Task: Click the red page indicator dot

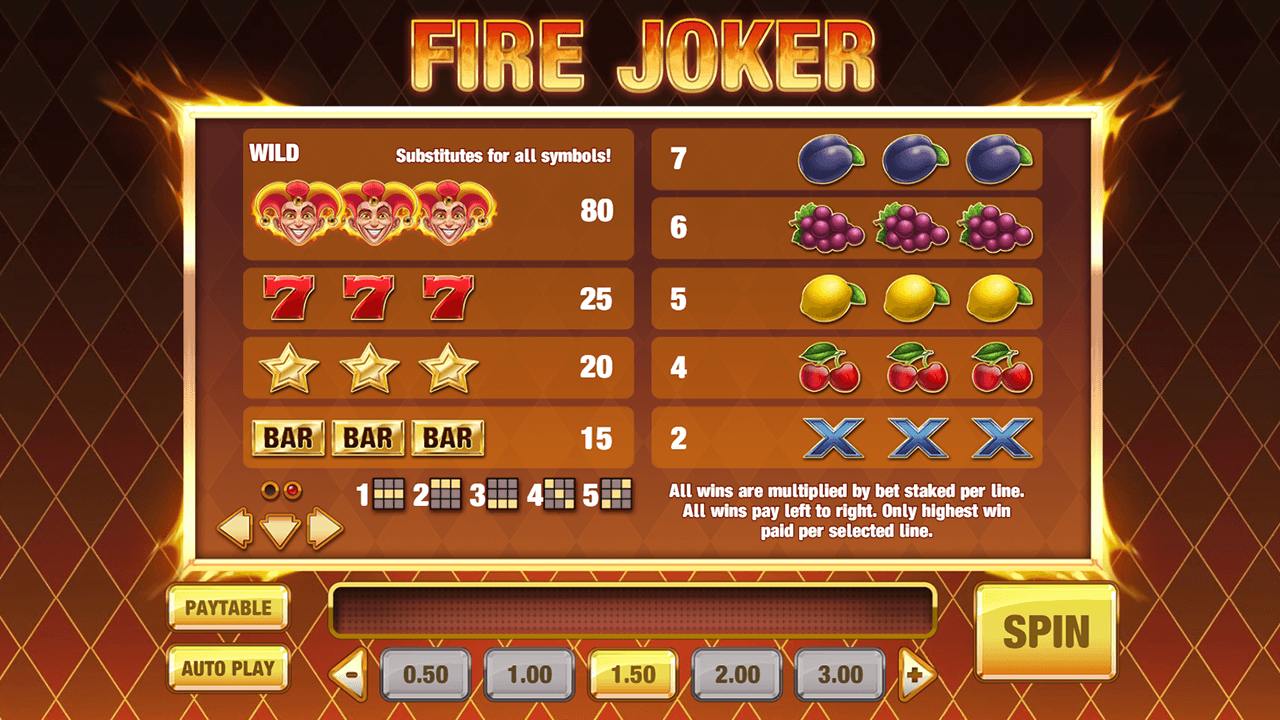Action: (292, 489)
